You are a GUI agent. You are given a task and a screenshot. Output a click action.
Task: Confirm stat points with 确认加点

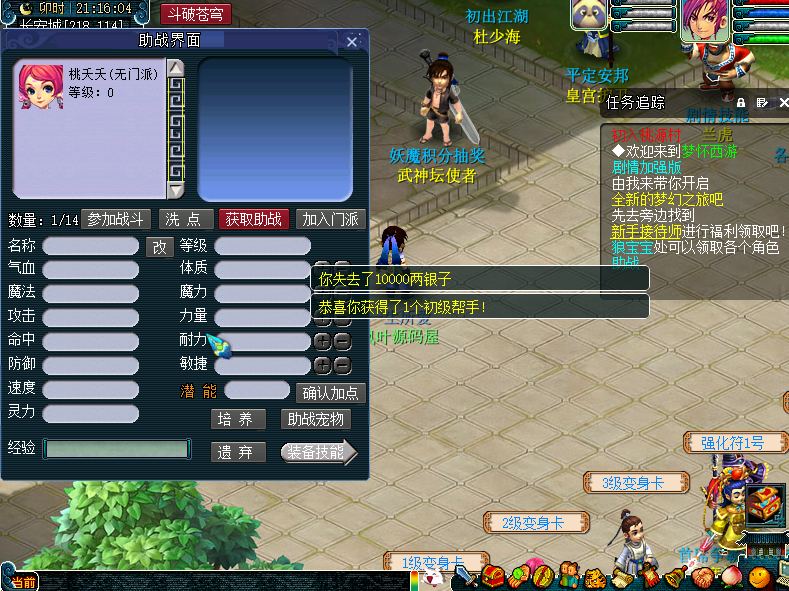click(330, 393)
